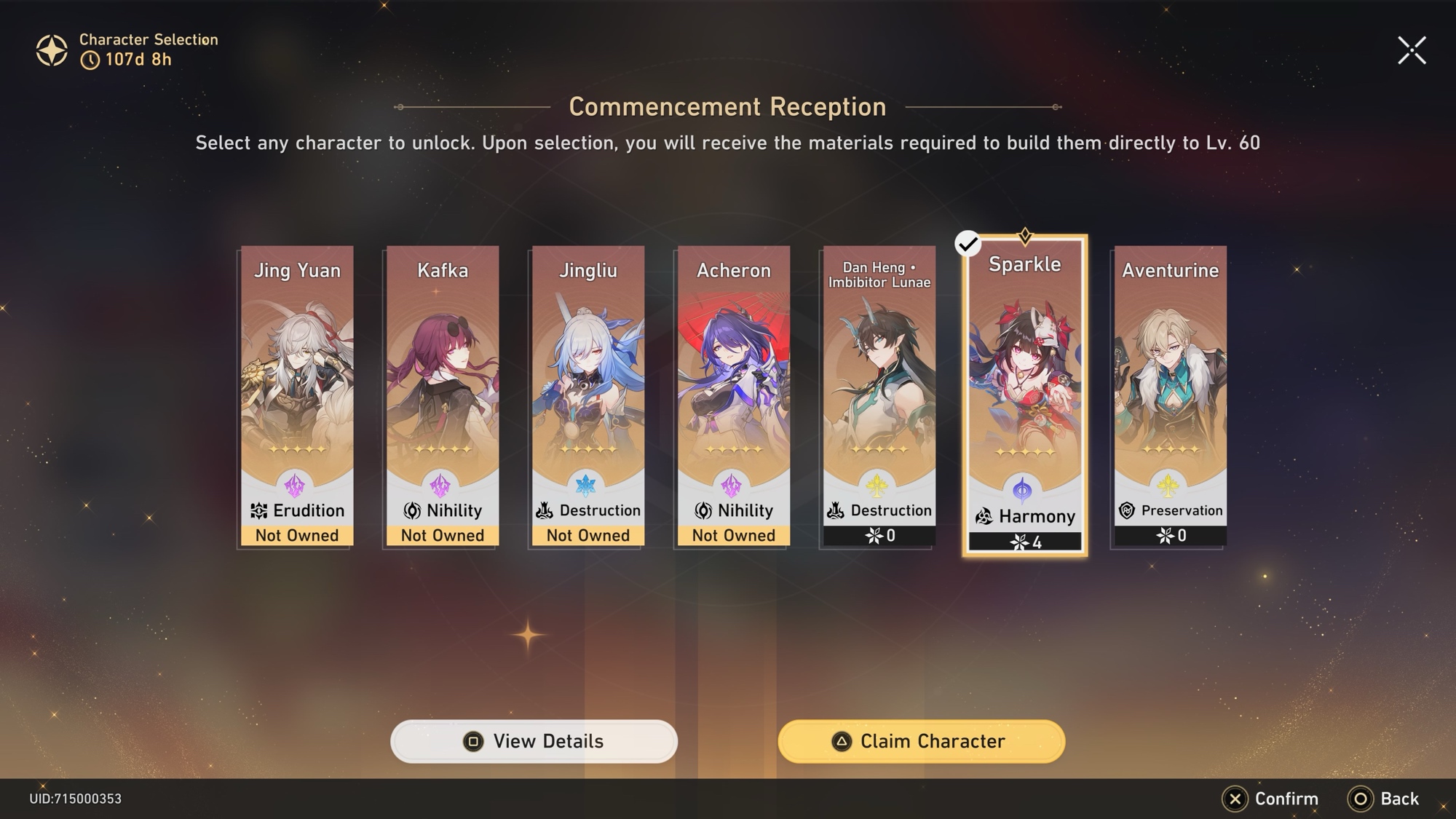Open View Details for selected character
The image size is (1456, 819).
[x=534, y=741]
